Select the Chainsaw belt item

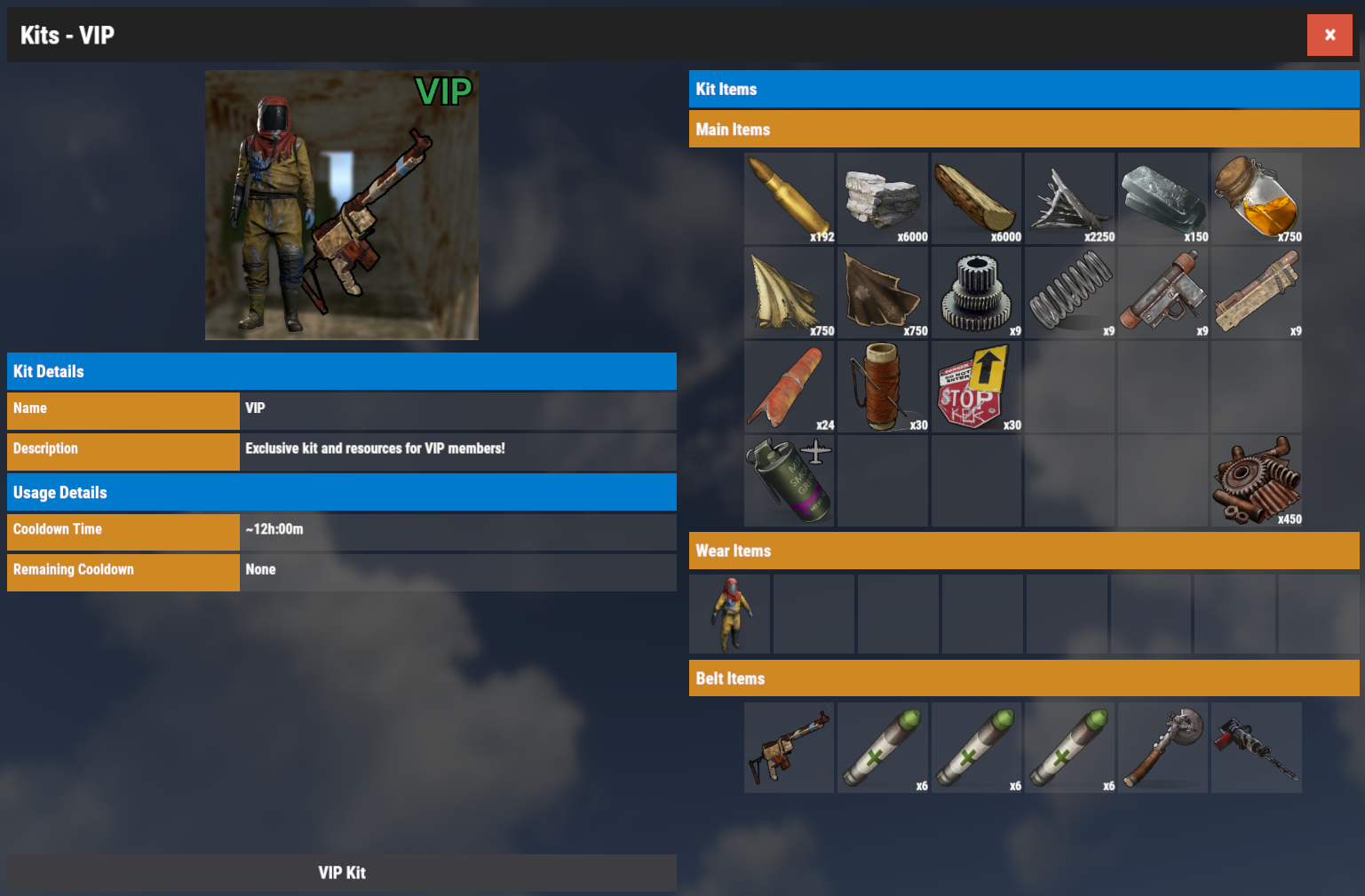pyautogui.click(x=1256, y=747)
